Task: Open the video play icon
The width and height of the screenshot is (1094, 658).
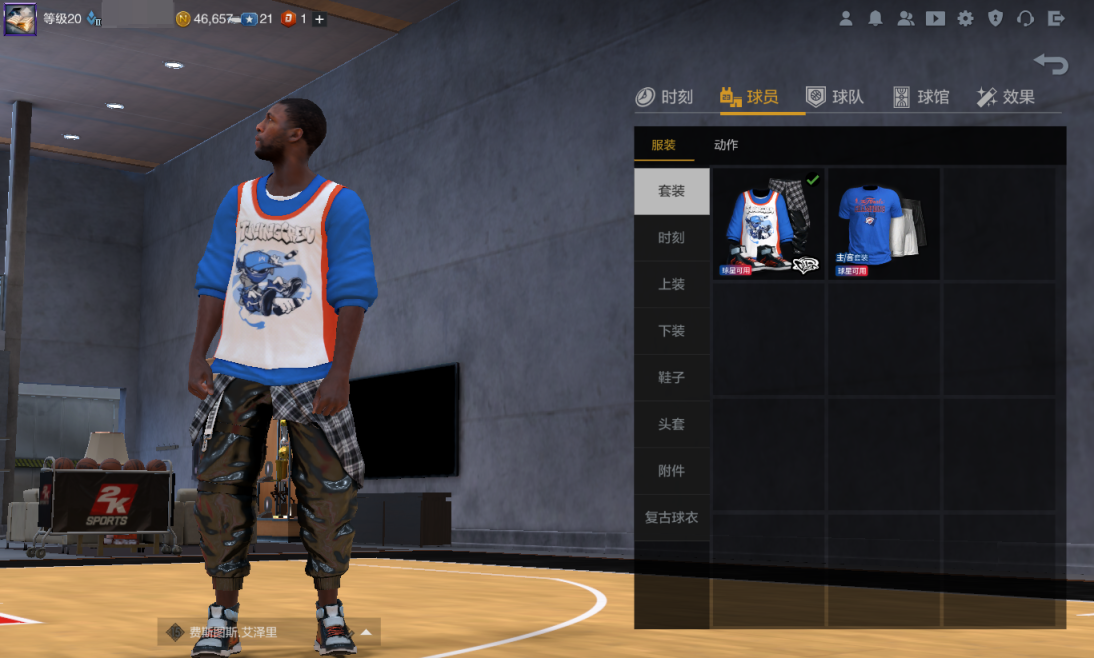Action: 935,18
